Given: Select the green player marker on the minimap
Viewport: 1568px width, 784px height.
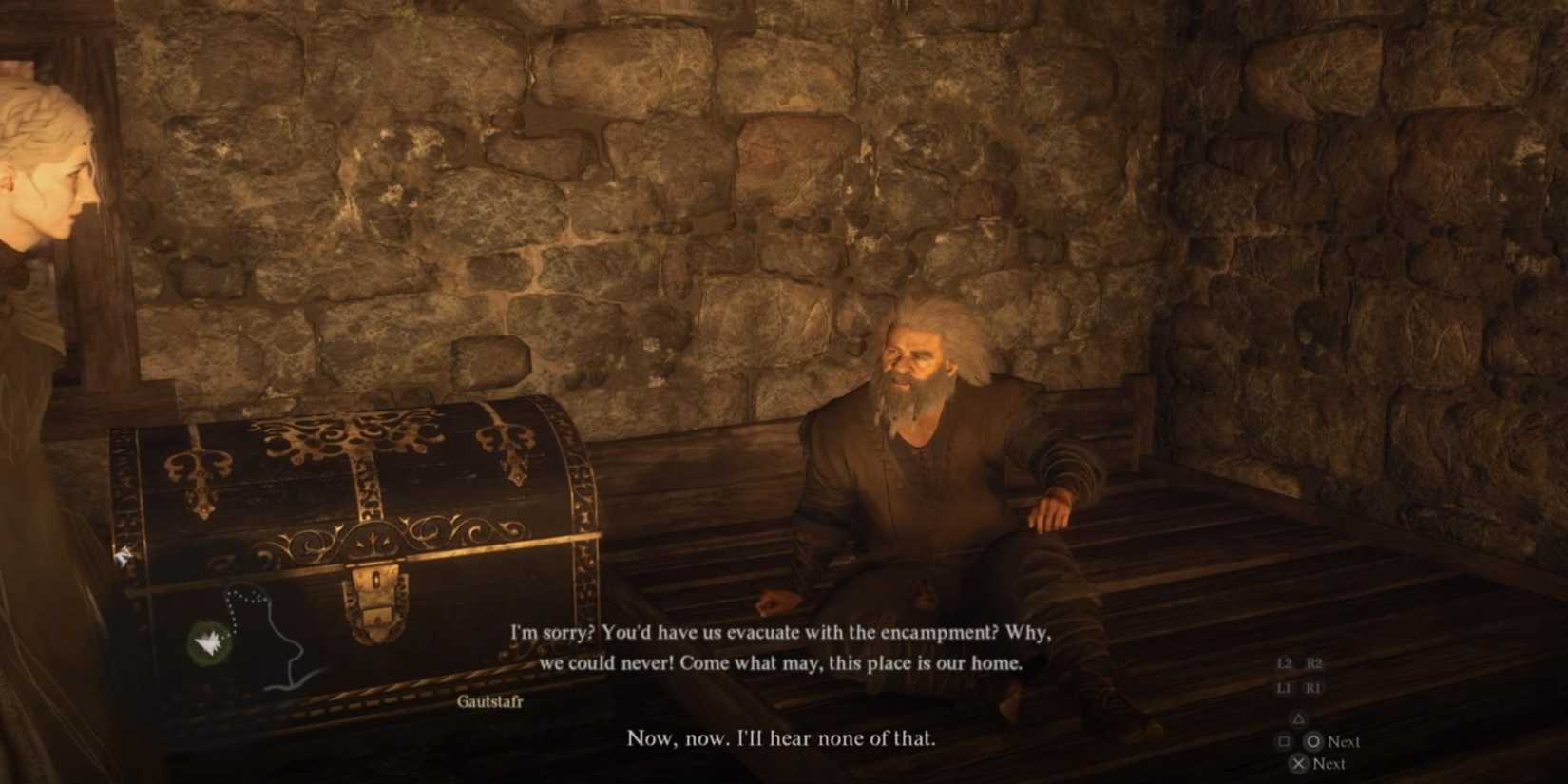Looking at the screenshot, I should tap(211, 640).
